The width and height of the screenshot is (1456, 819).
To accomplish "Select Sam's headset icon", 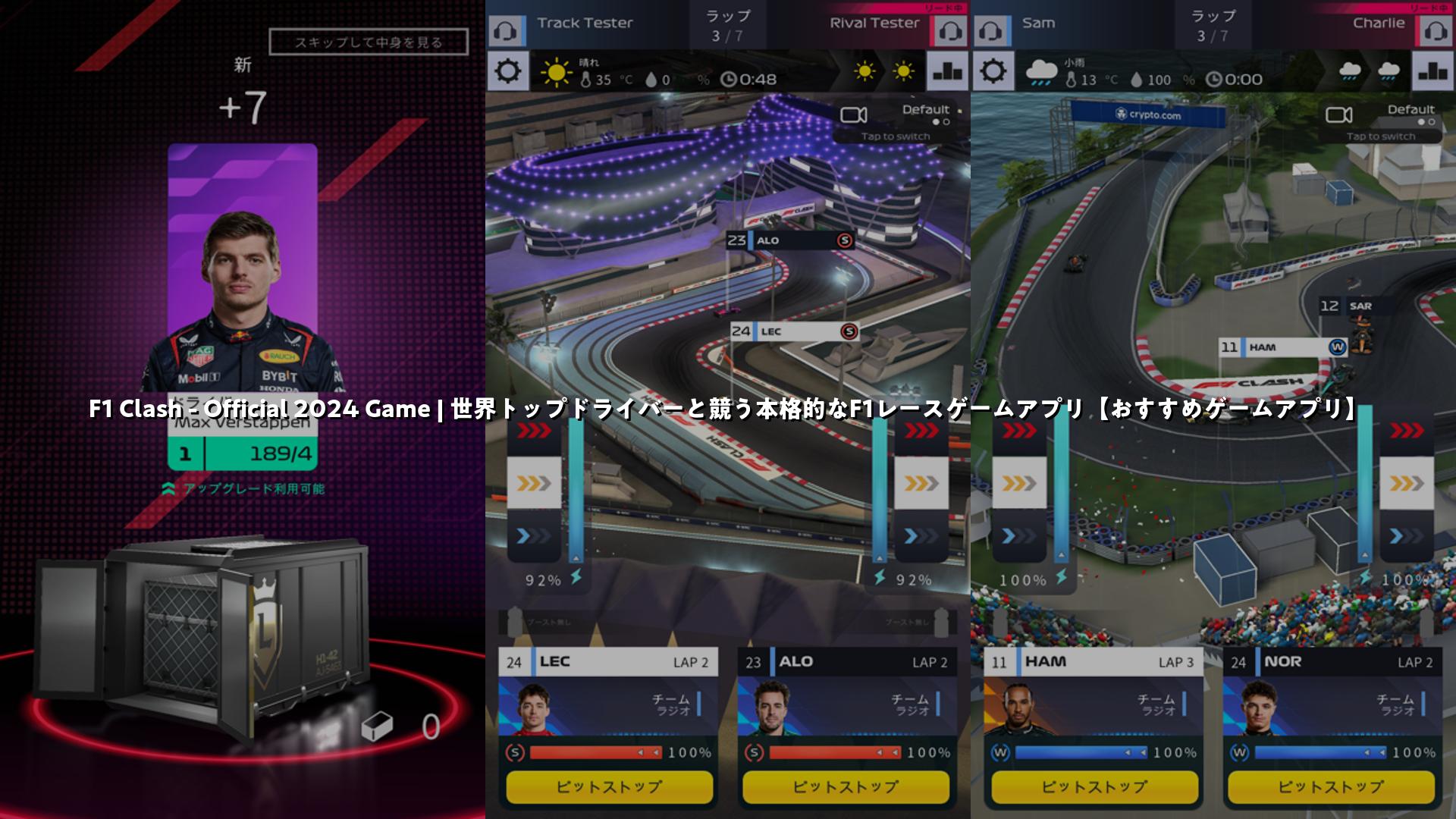I will (990, 32).
